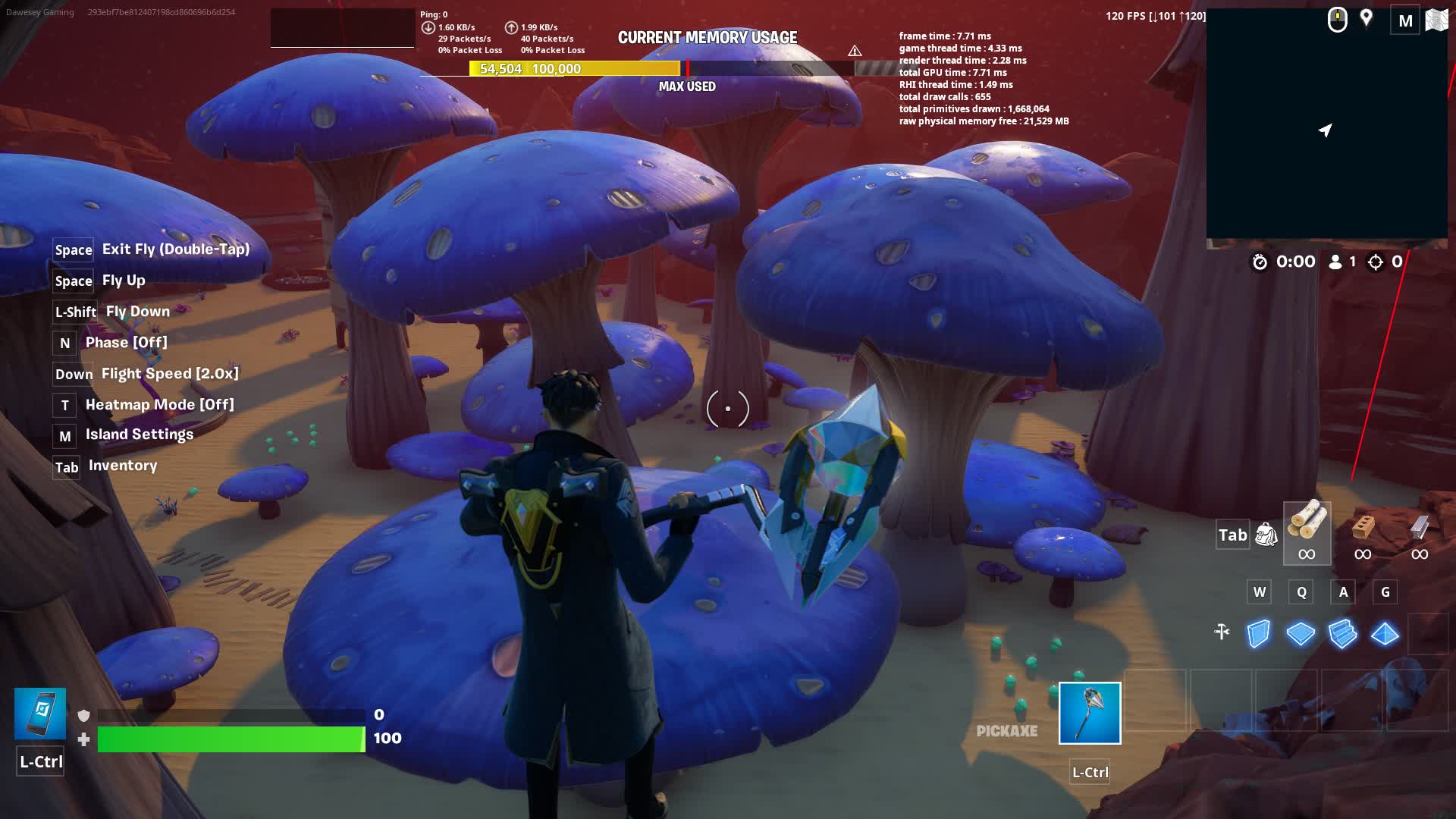Select the pickaxe hotbar slot
Image resolution: width=1456 pixels, height=819 pixels.
coord(1089,713)
